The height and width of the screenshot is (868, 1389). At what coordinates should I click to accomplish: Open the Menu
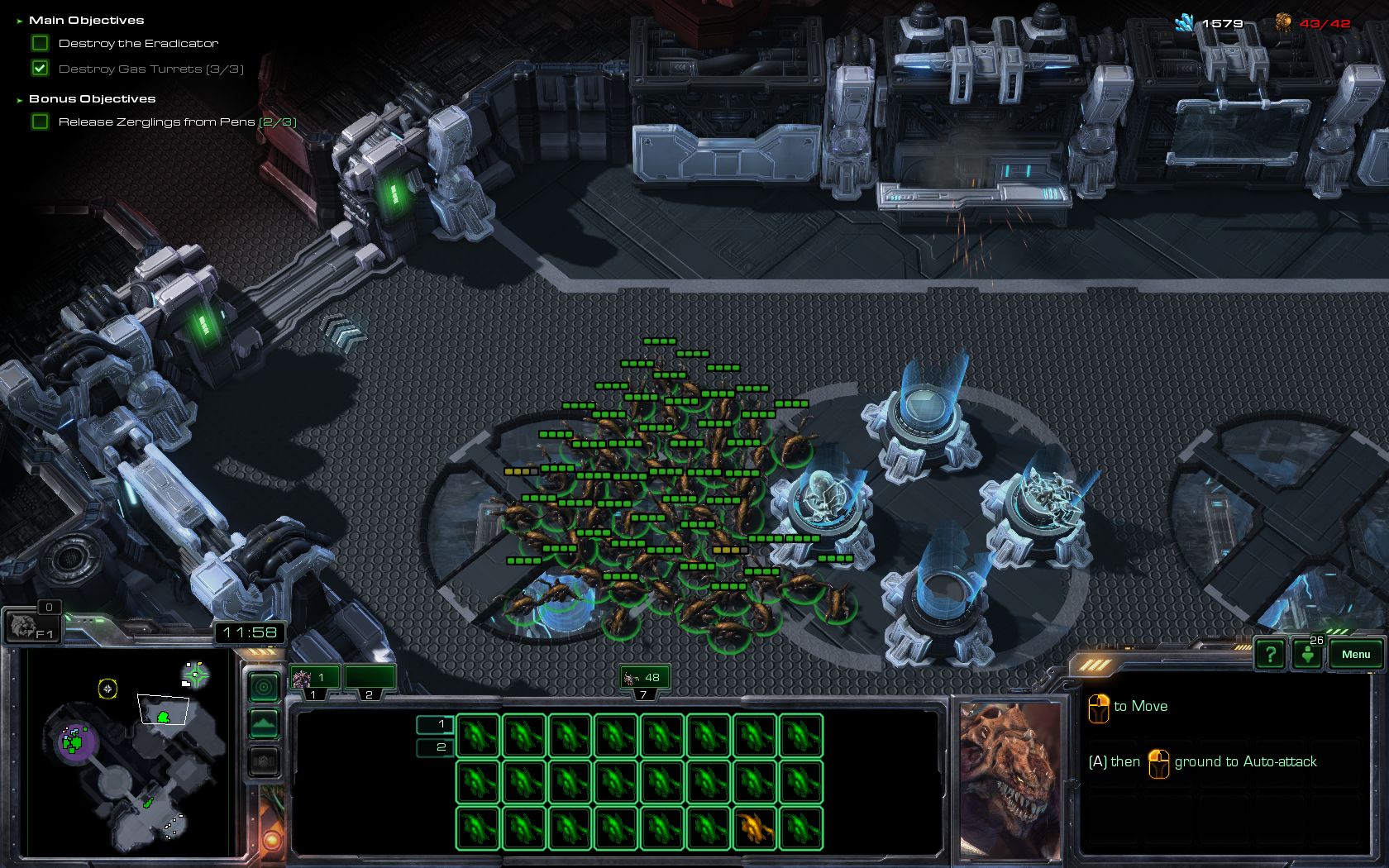(x=1354, y=654)
